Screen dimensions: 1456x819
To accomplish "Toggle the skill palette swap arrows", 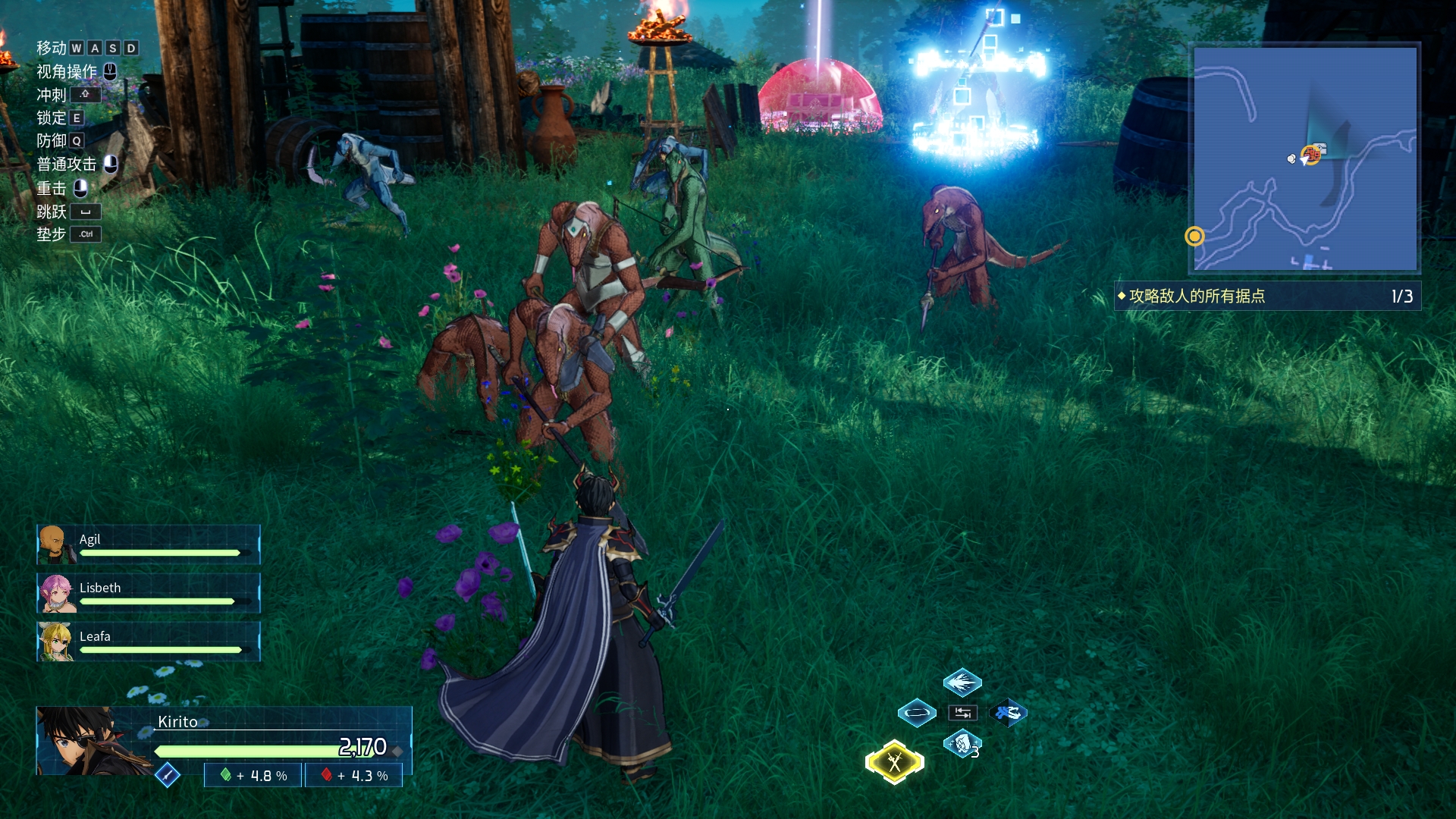I will point(962,713).
